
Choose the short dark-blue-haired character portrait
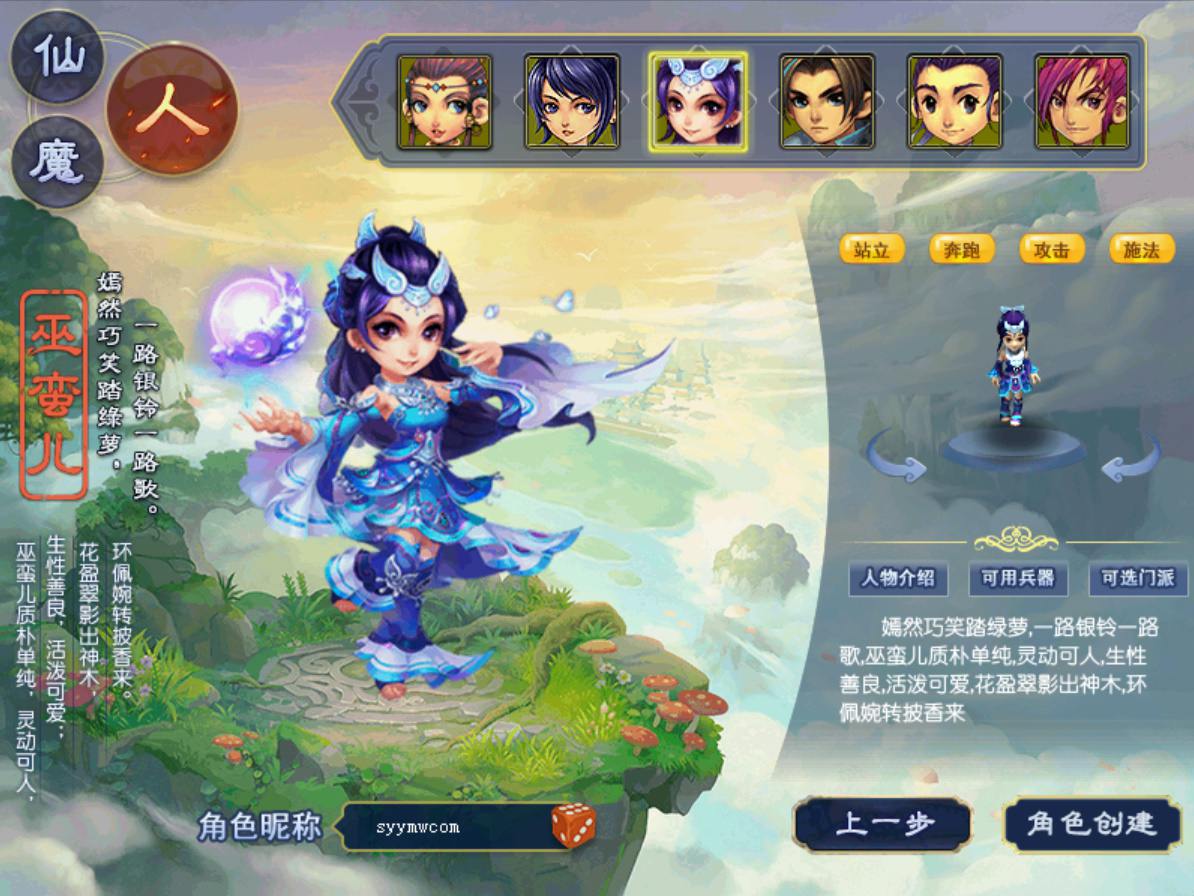tap(572, 101)
